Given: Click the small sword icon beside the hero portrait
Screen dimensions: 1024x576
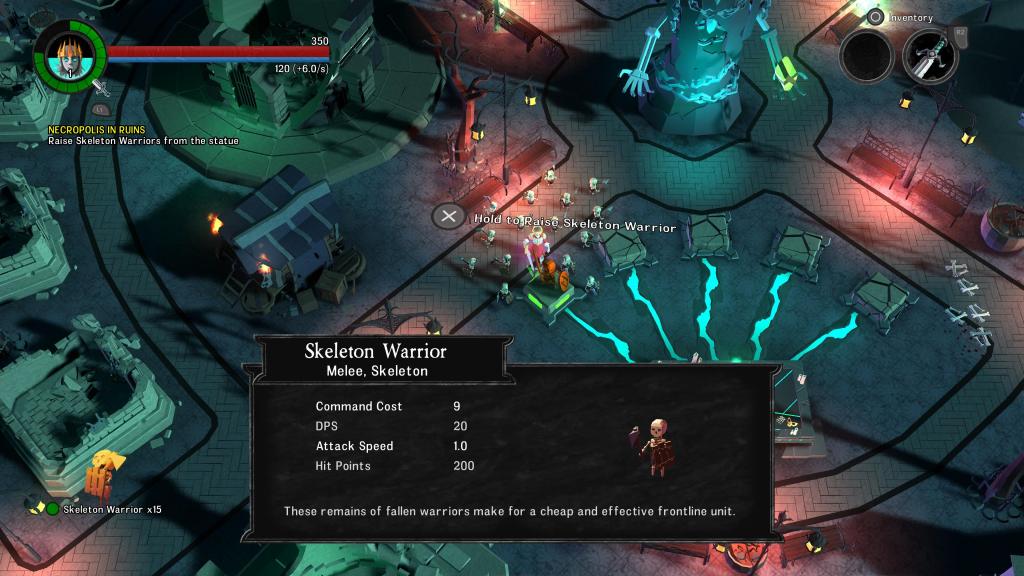Looking at the screenshot, I should (99, 88).
